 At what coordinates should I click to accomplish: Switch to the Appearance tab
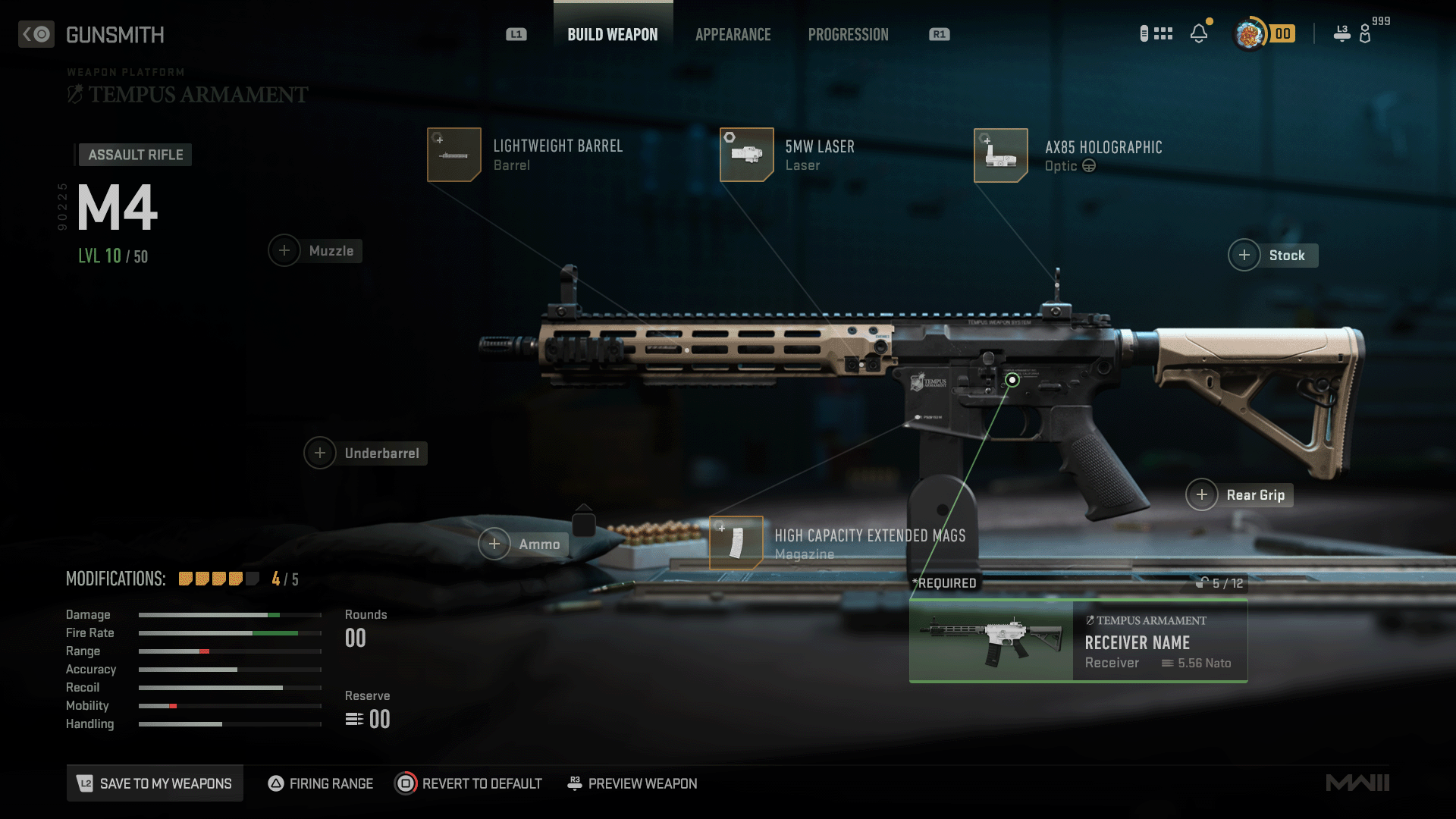pos(733,35)
